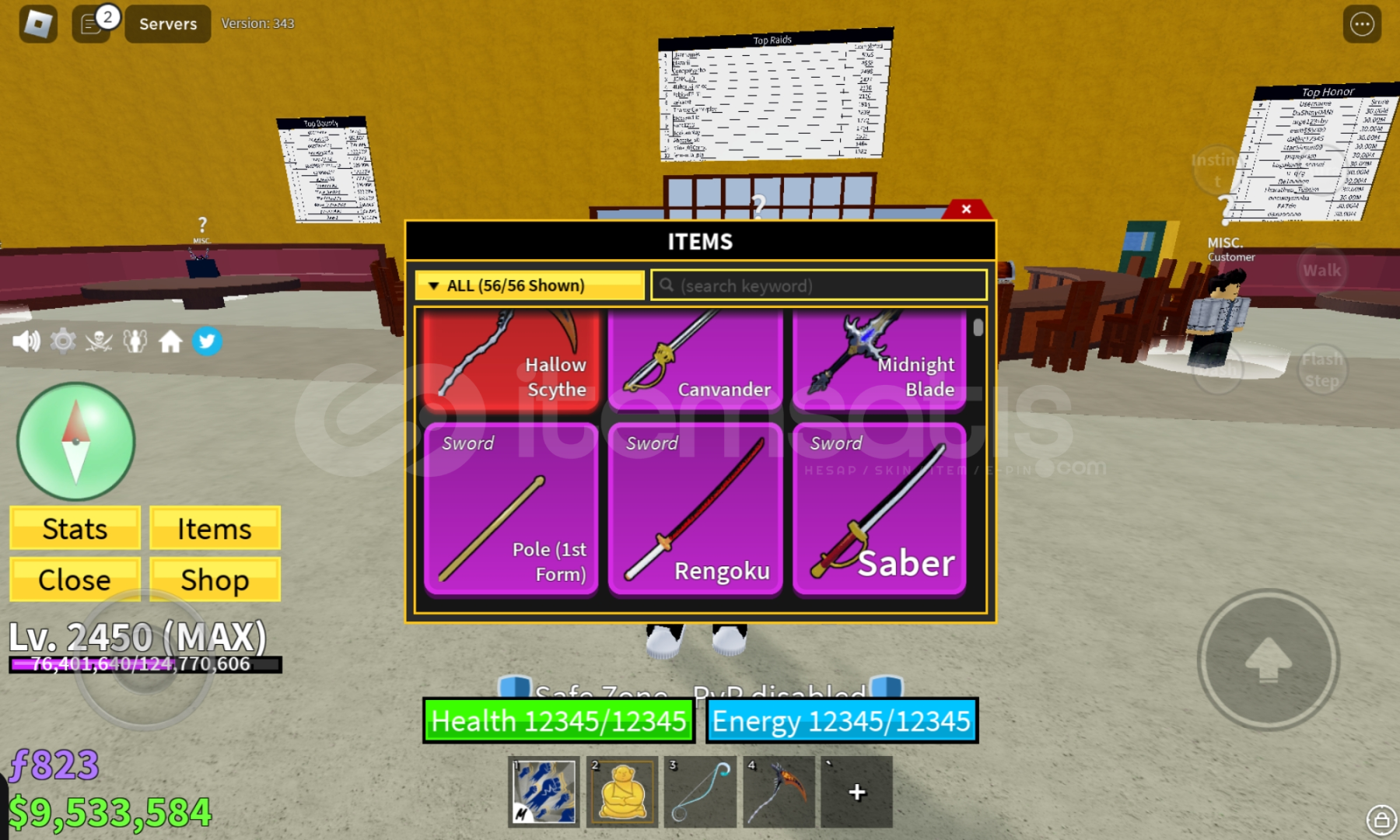Open the Twitter codes icon
Screen dimensions: 1400x840
[207, 342]
